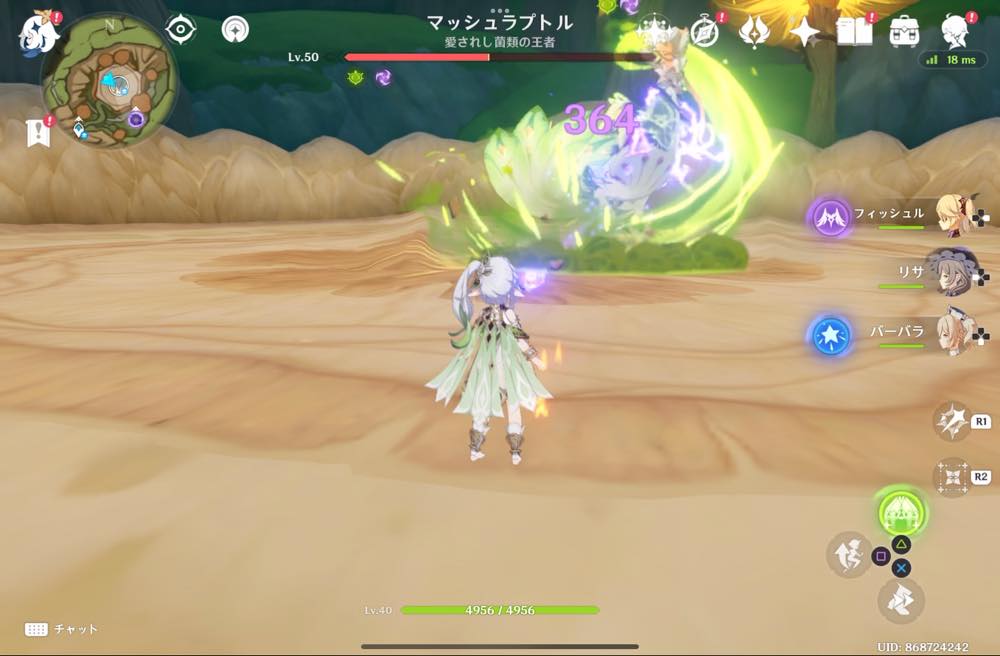Tap the normal attack button

click(900, 600)
